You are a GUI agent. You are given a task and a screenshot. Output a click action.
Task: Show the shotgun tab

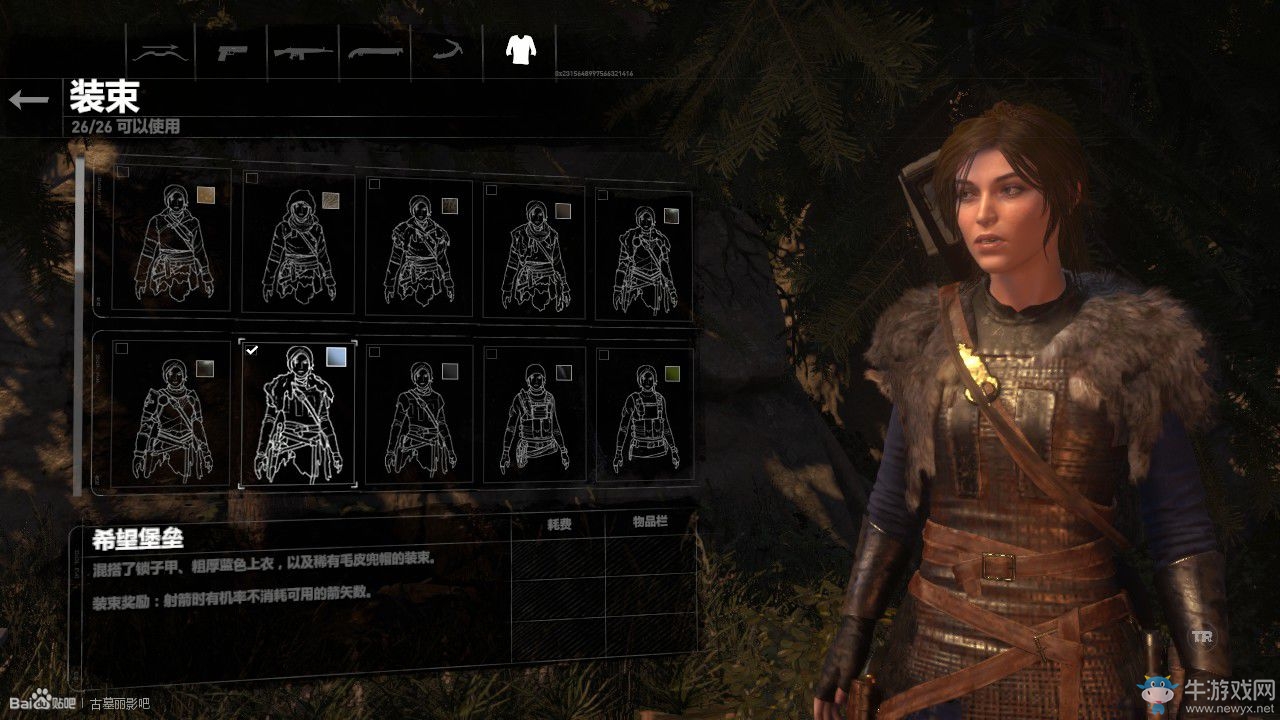(x=373, y=51)
